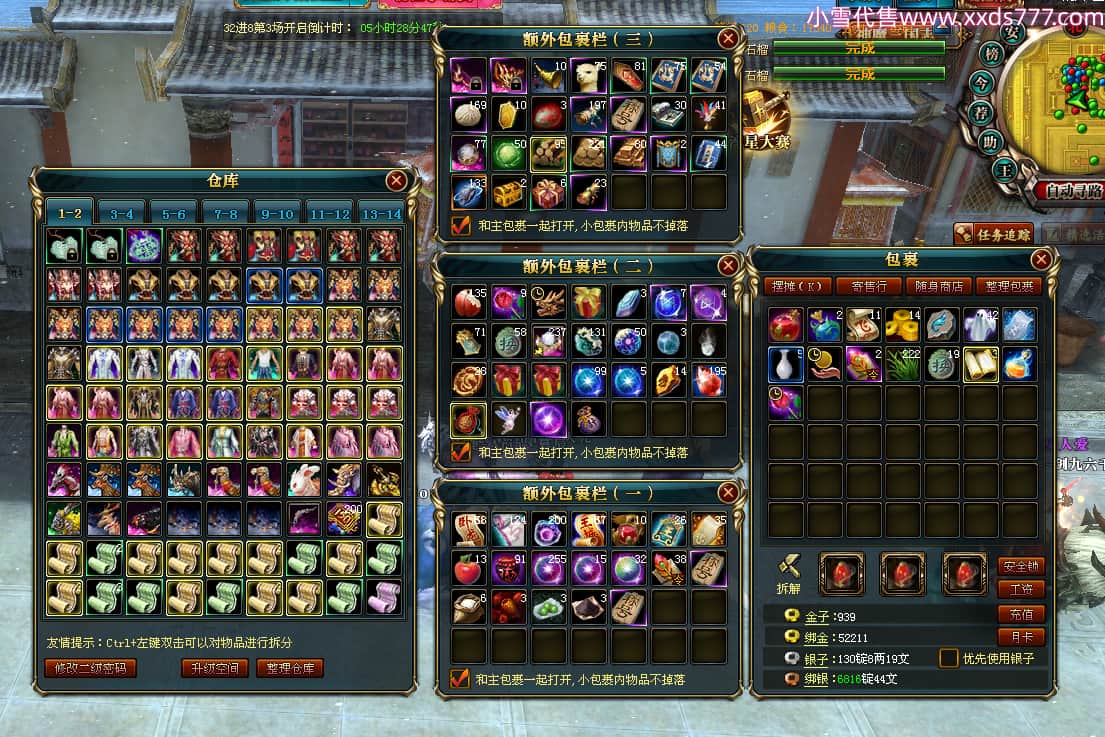Open the 随身商店 portable shop
Screen dimensions: 1105x737
[x=939, y=286]
